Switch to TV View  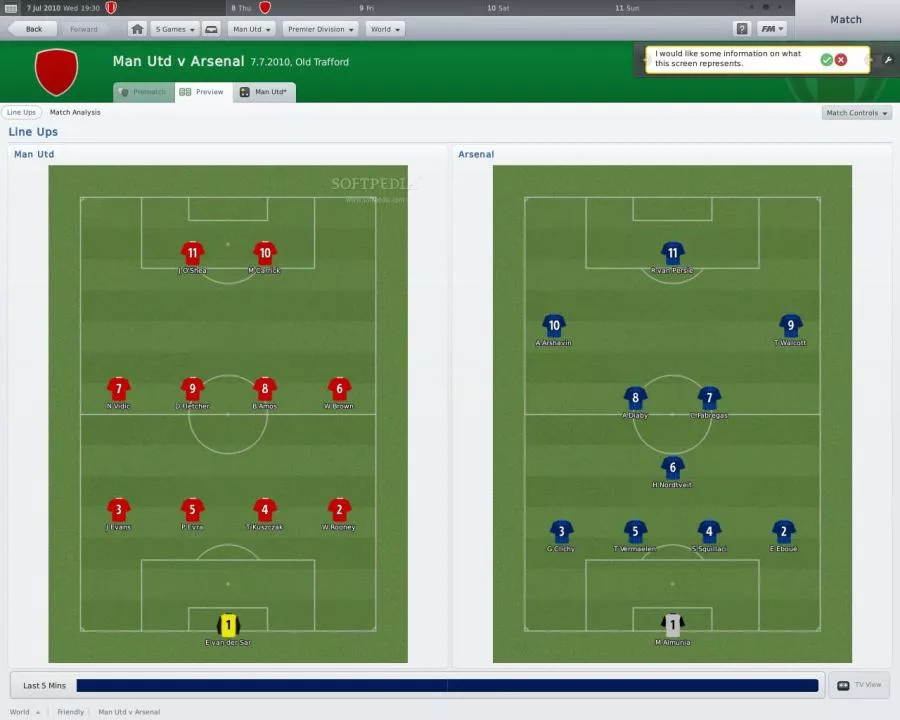point(859,685)
